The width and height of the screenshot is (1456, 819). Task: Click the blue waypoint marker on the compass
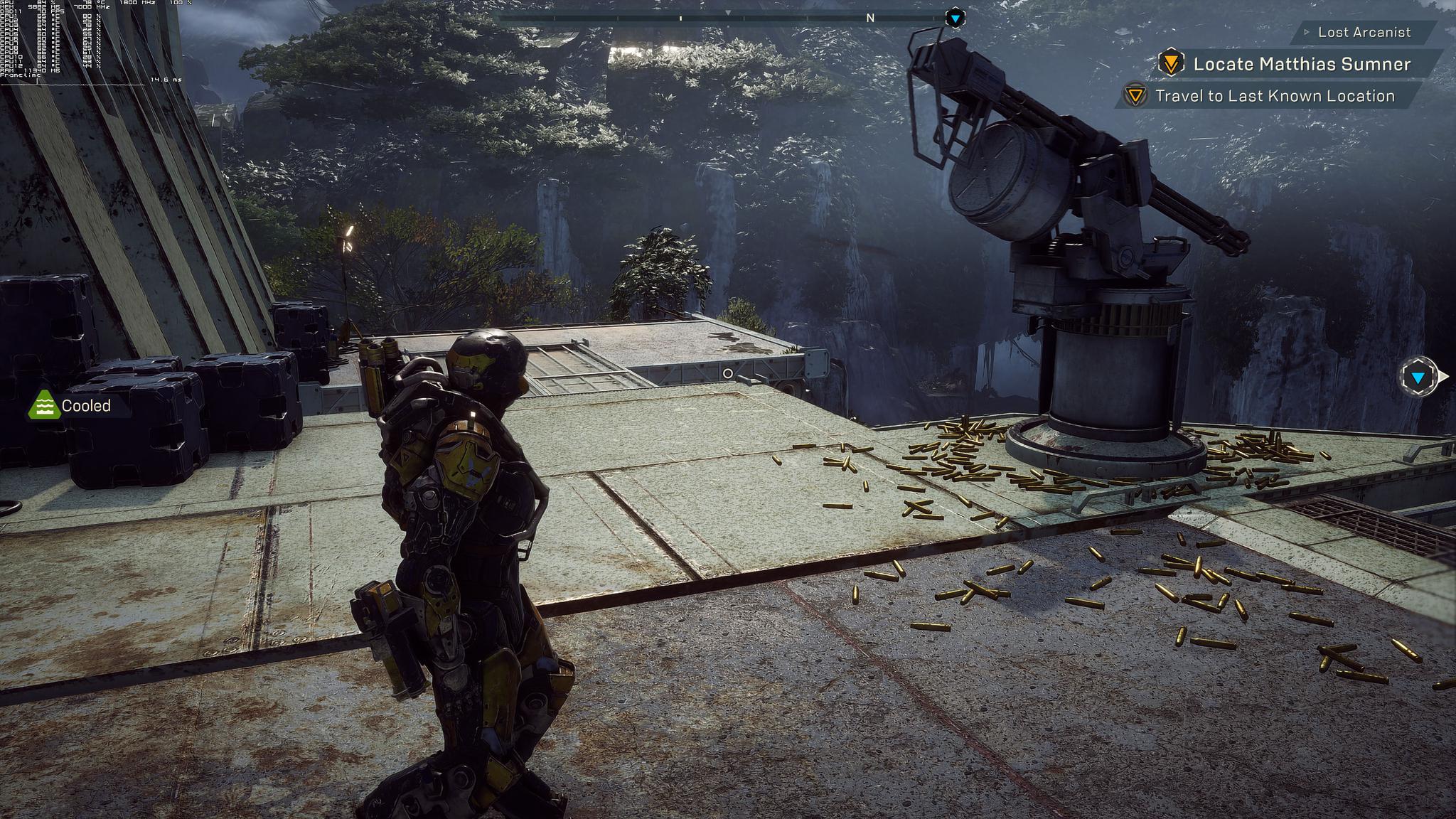(x=955, y=18)
